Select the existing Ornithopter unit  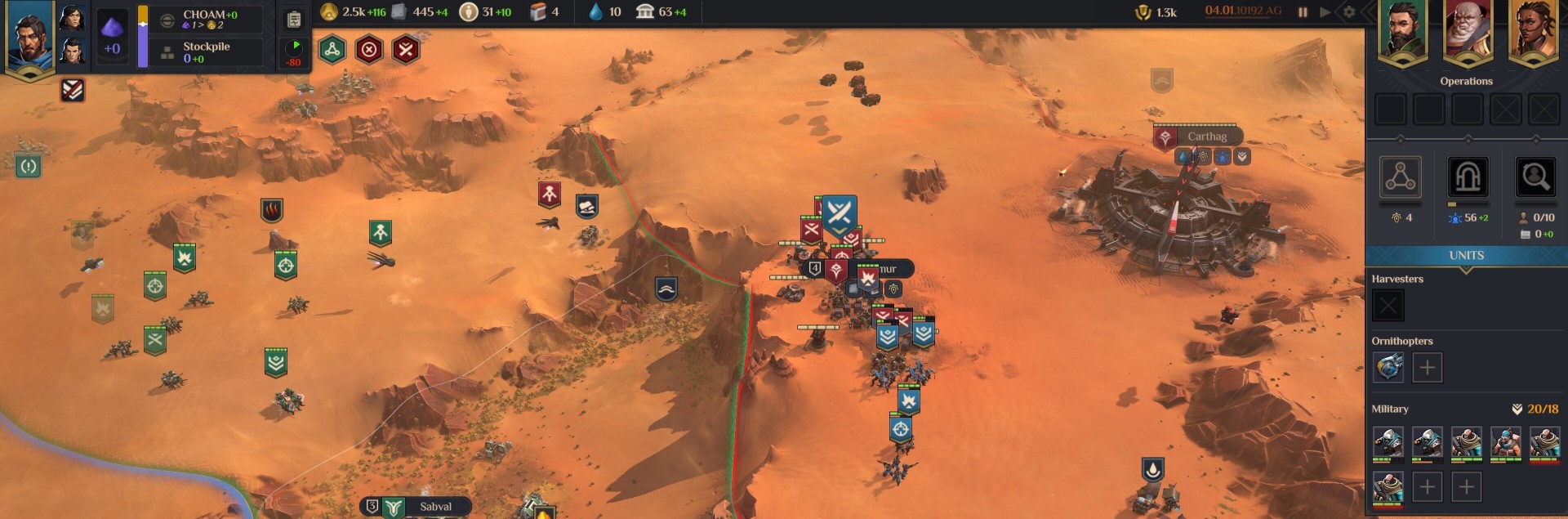click(x=1388, y=368)
